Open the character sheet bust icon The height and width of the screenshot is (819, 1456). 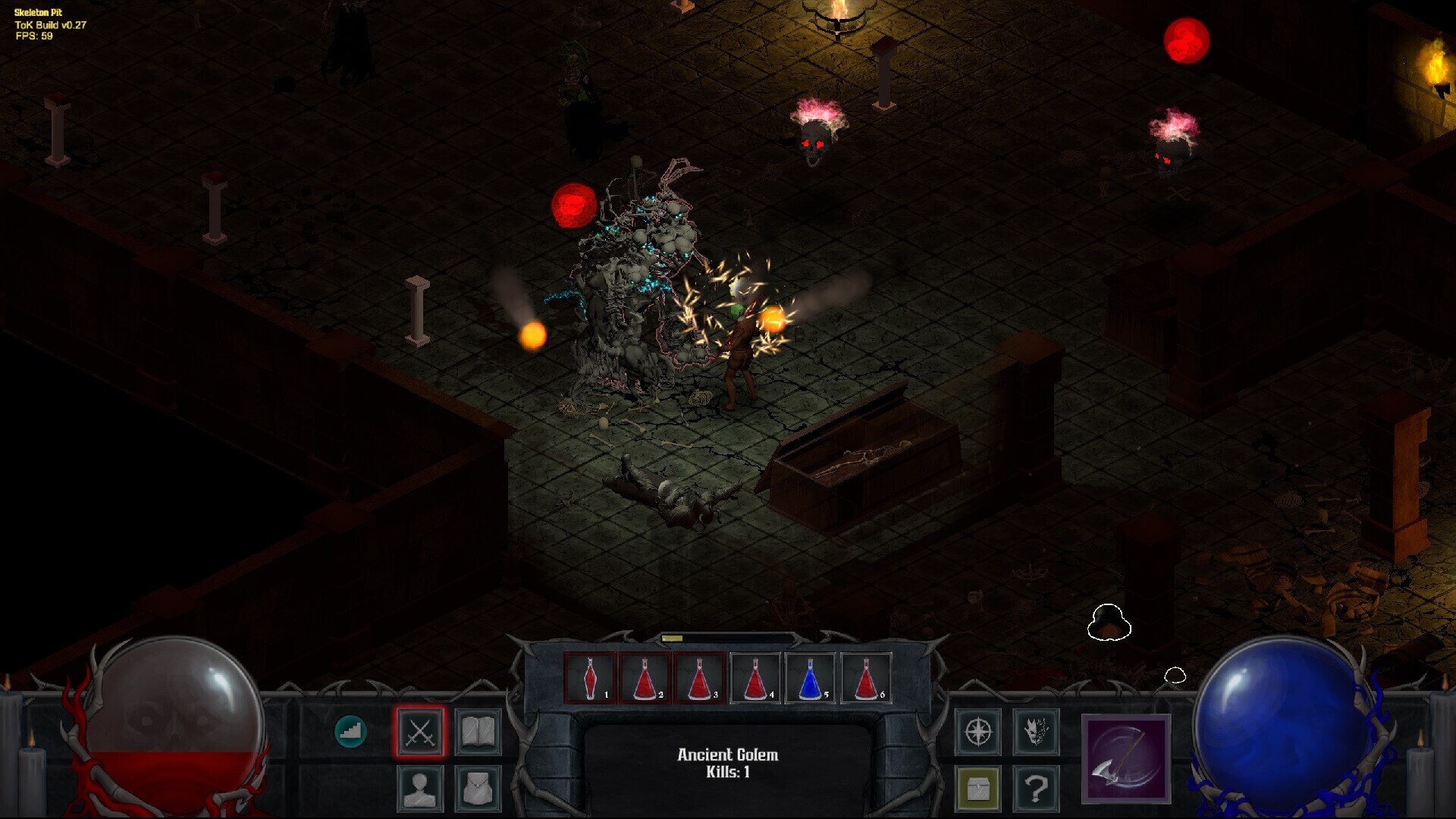tap(420, 789)
